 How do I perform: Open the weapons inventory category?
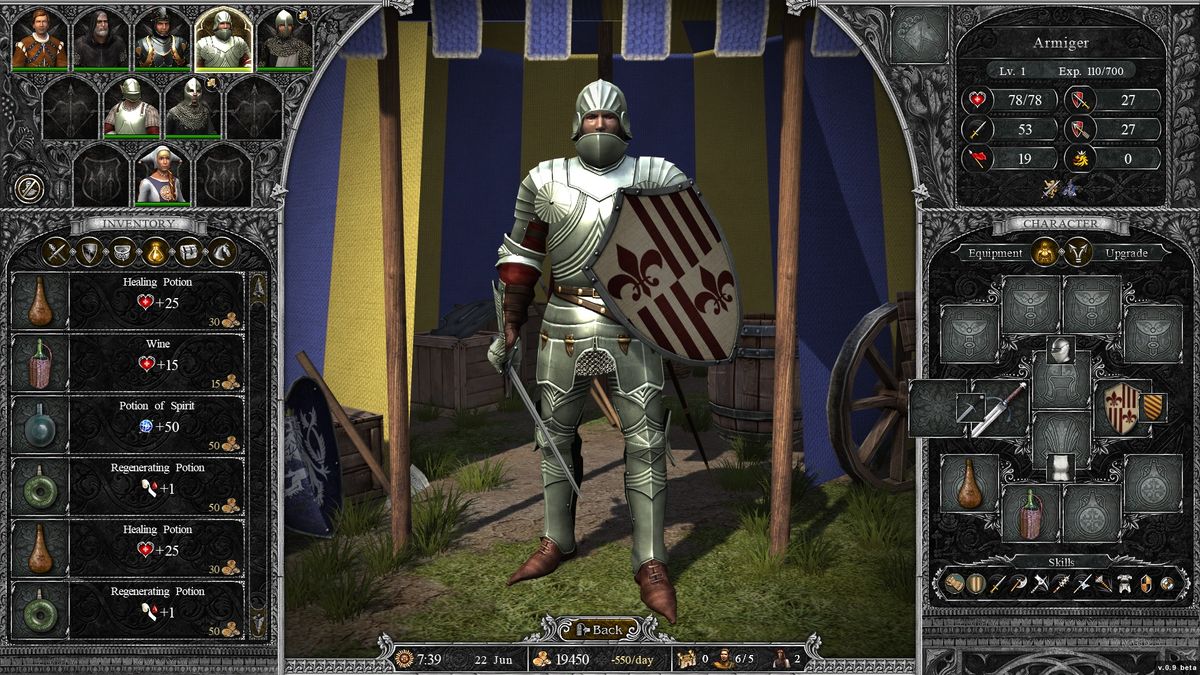click(x=57, y=252)
